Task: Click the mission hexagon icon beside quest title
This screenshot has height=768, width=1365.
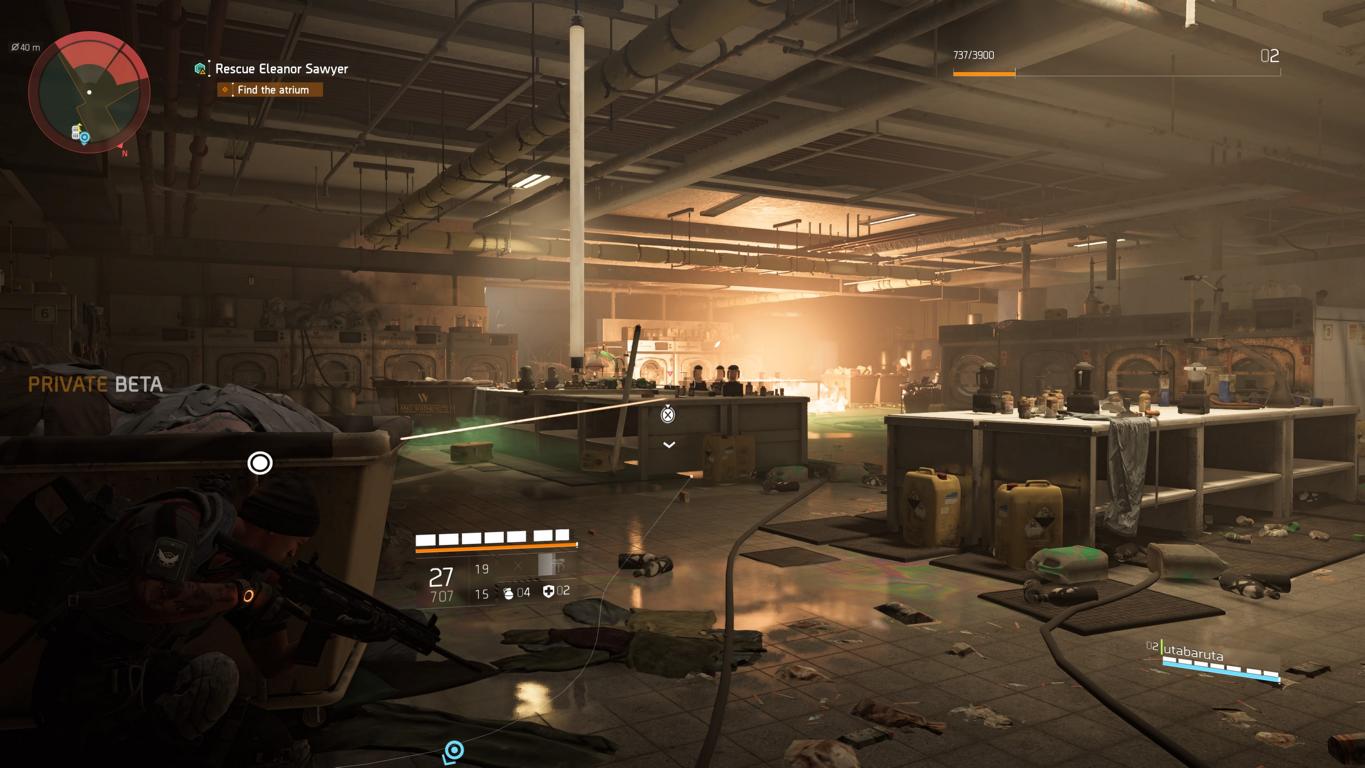Action: (201, 69)
